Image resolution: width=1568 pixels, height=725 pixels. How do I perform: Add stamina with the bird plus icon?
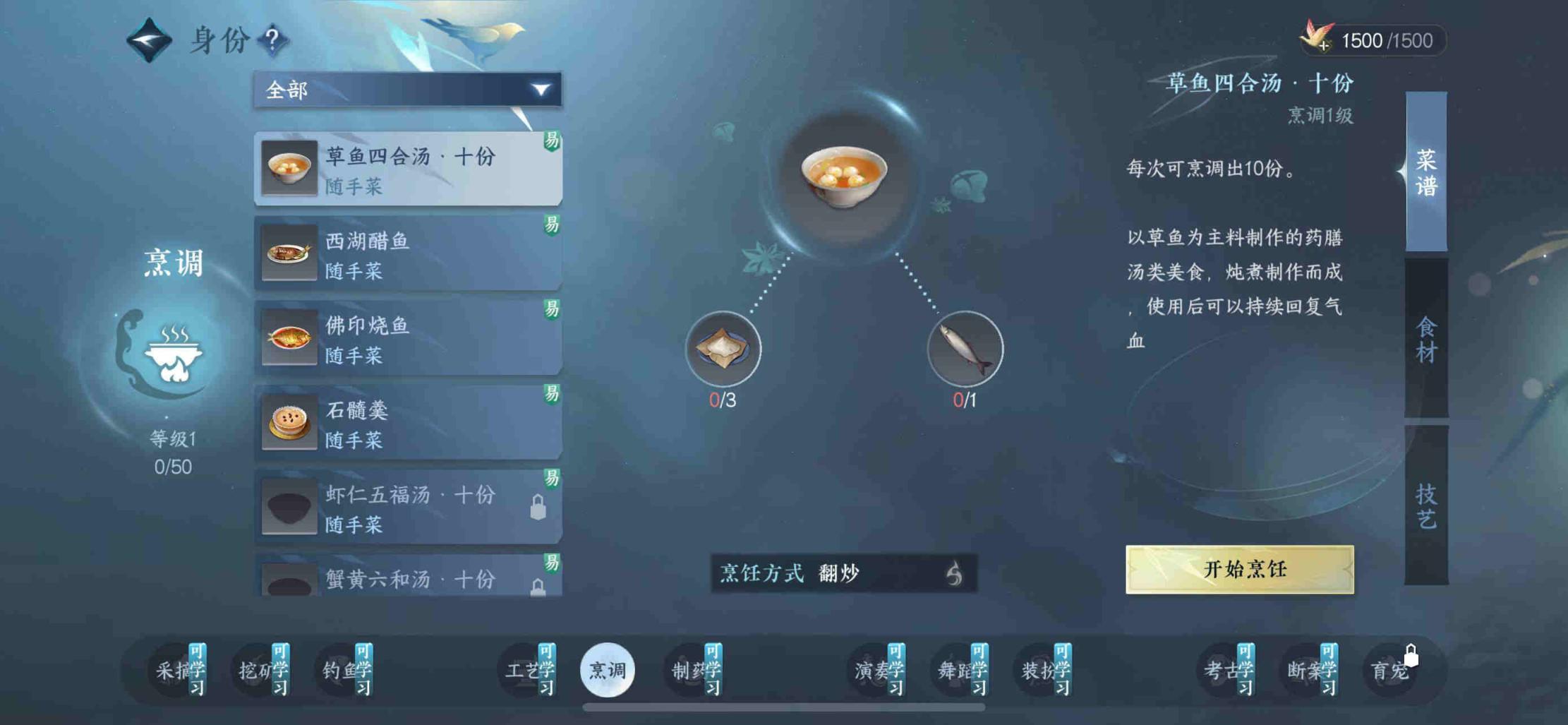[1317, 38]
